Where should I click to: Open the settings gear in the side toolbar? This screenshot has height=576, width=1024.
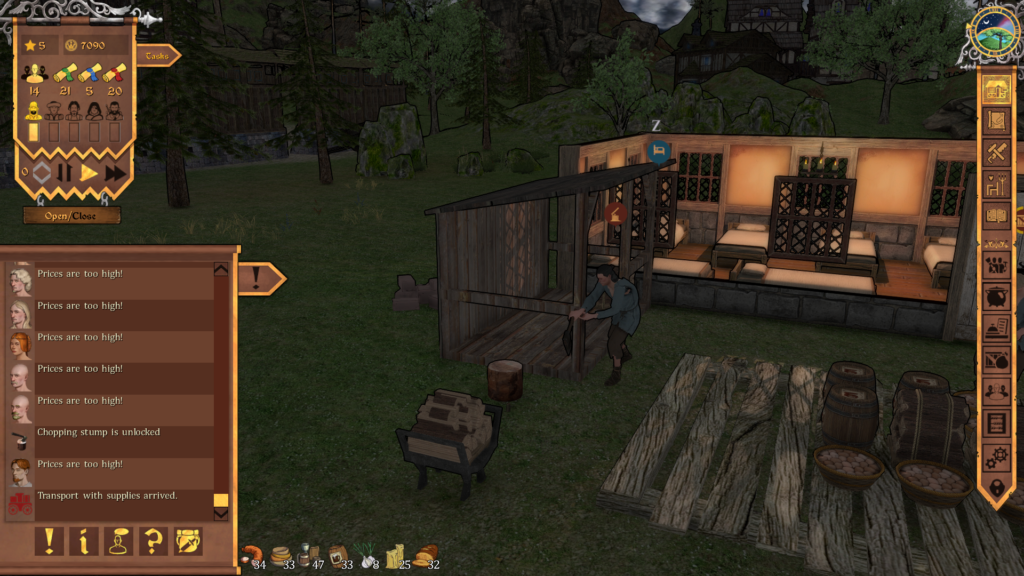pyautogui.click(x=996, y=457)
